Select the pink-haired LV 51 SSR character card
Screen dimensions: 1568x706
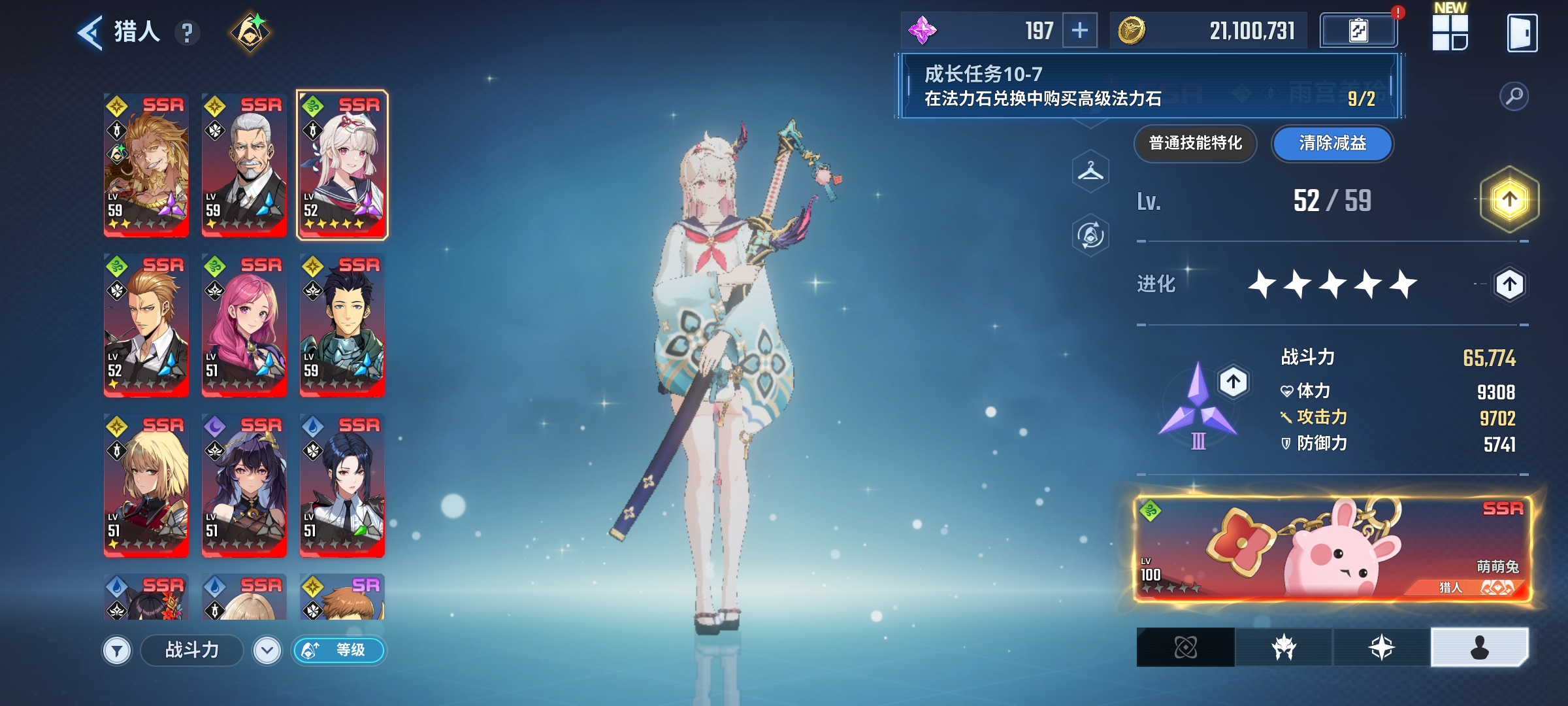[x=244, y=324]
